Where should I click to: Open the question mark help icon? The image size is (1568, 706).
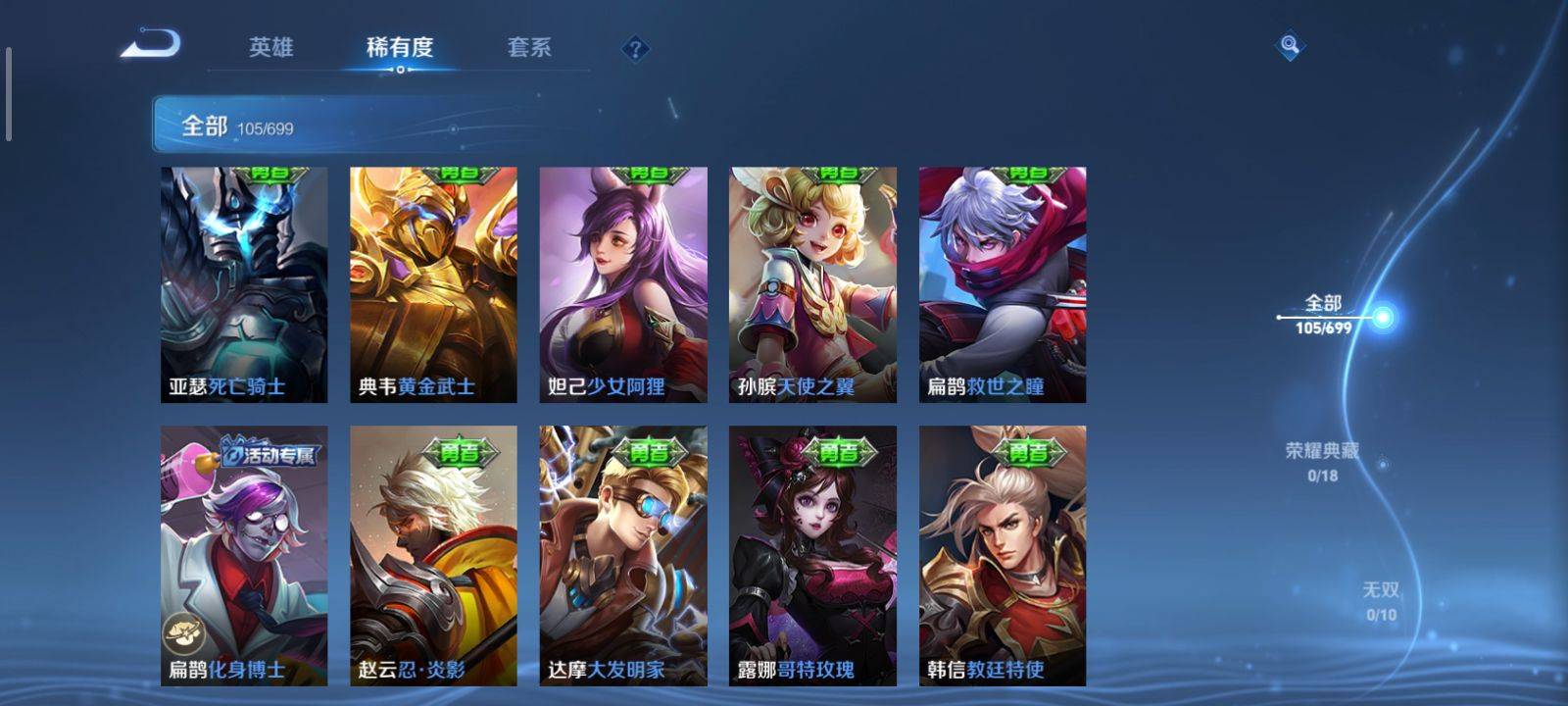click(x=635, y=48)
